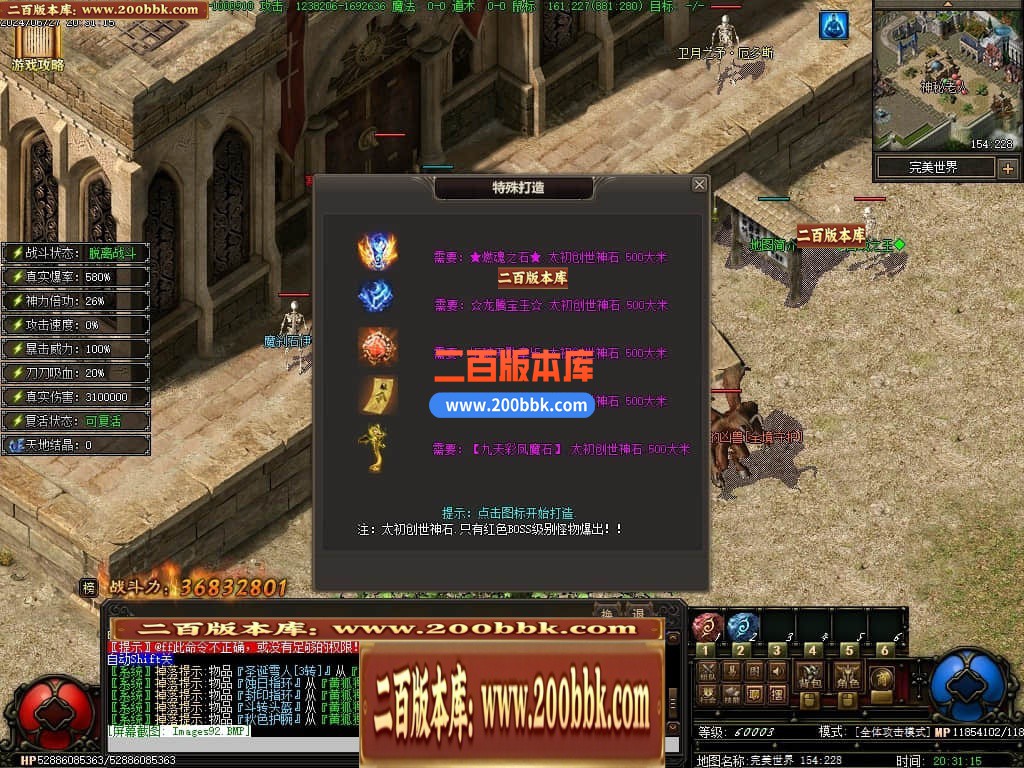Click the 战斗状态 combat status row

point(78,253)
